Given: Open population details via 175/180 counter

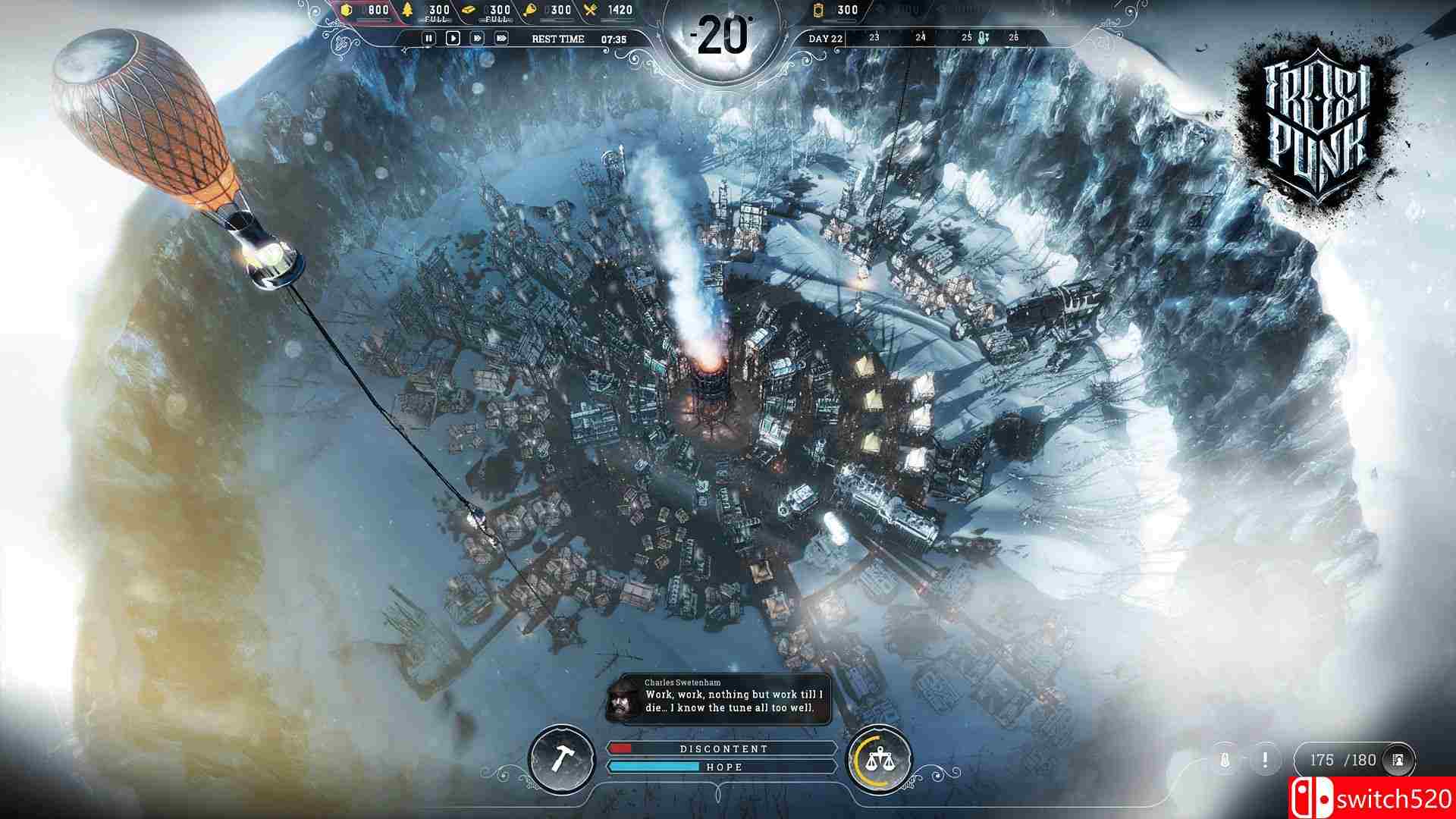Looking at the screenshot, I should coord(1344,759).
